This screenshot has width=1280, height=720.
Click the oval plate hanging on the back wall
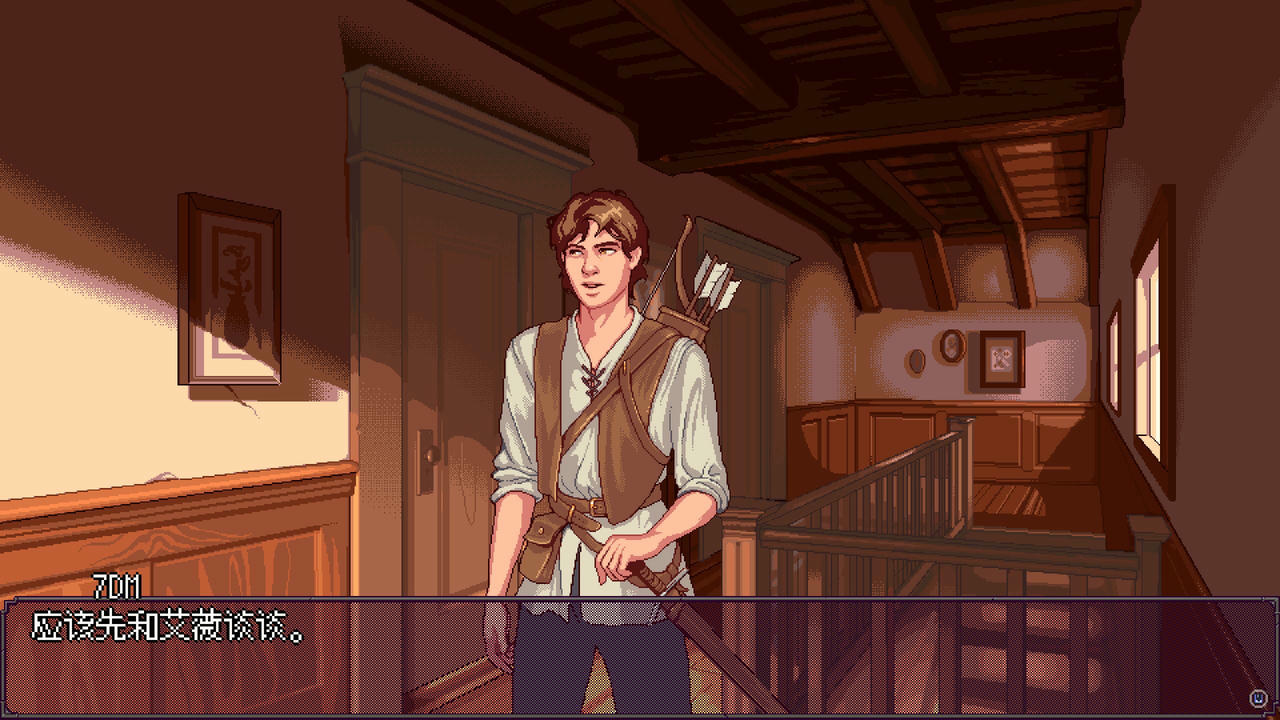[x=916, y=362]
